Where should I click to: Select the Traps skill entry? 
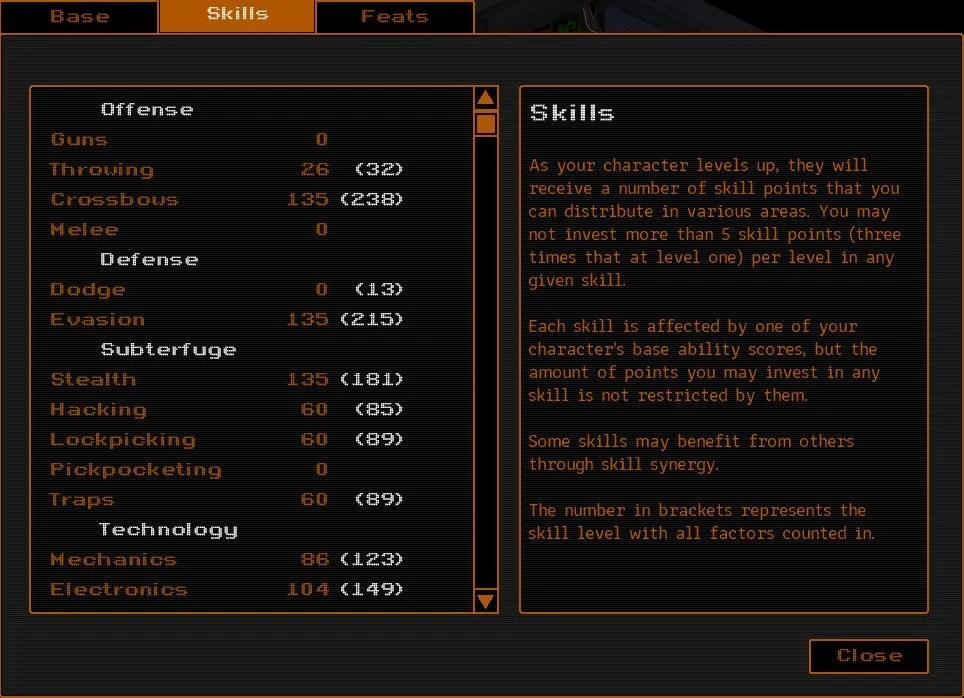82,500
